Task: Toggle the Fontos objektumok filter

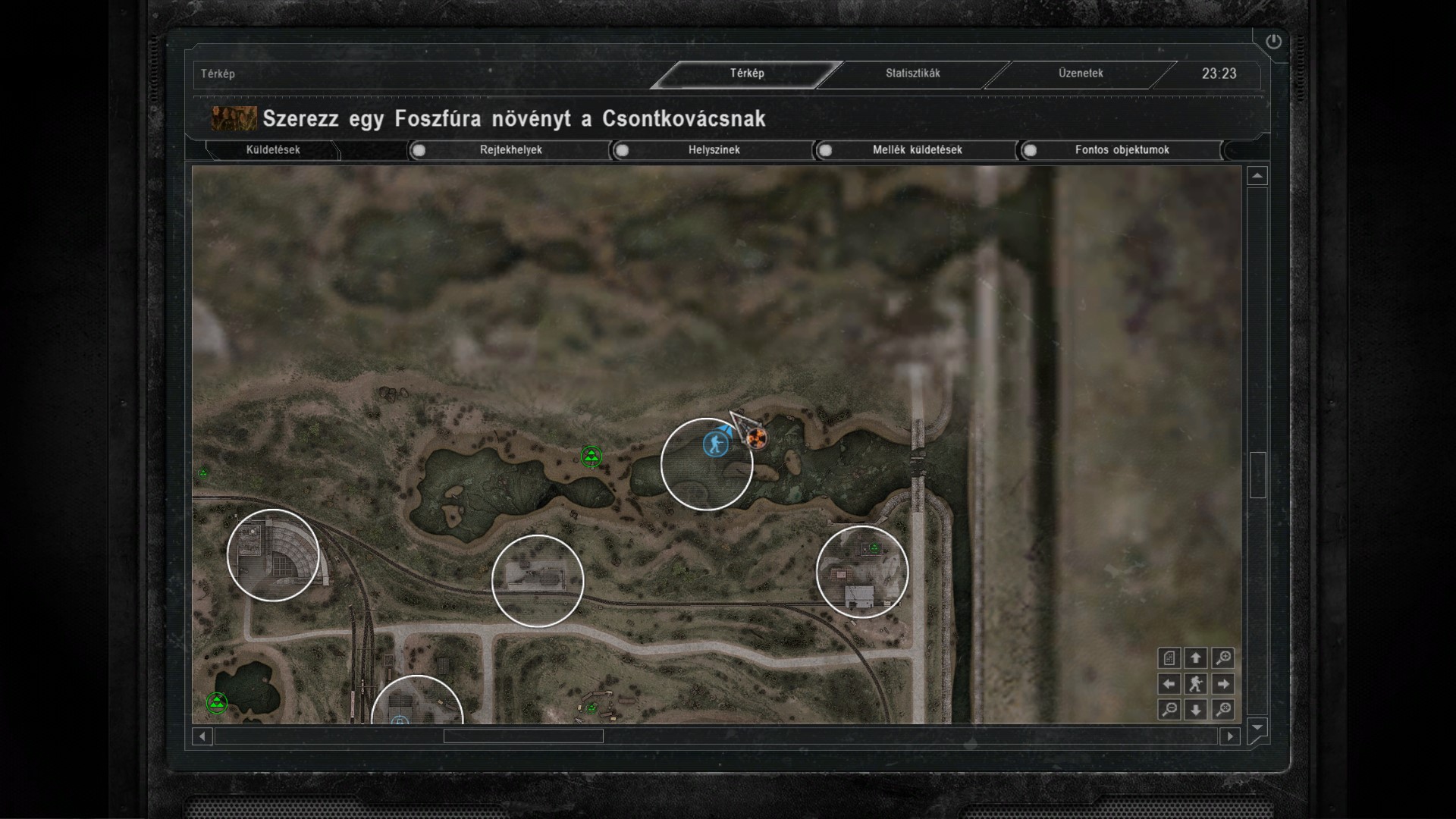Action: (1030, 150)
